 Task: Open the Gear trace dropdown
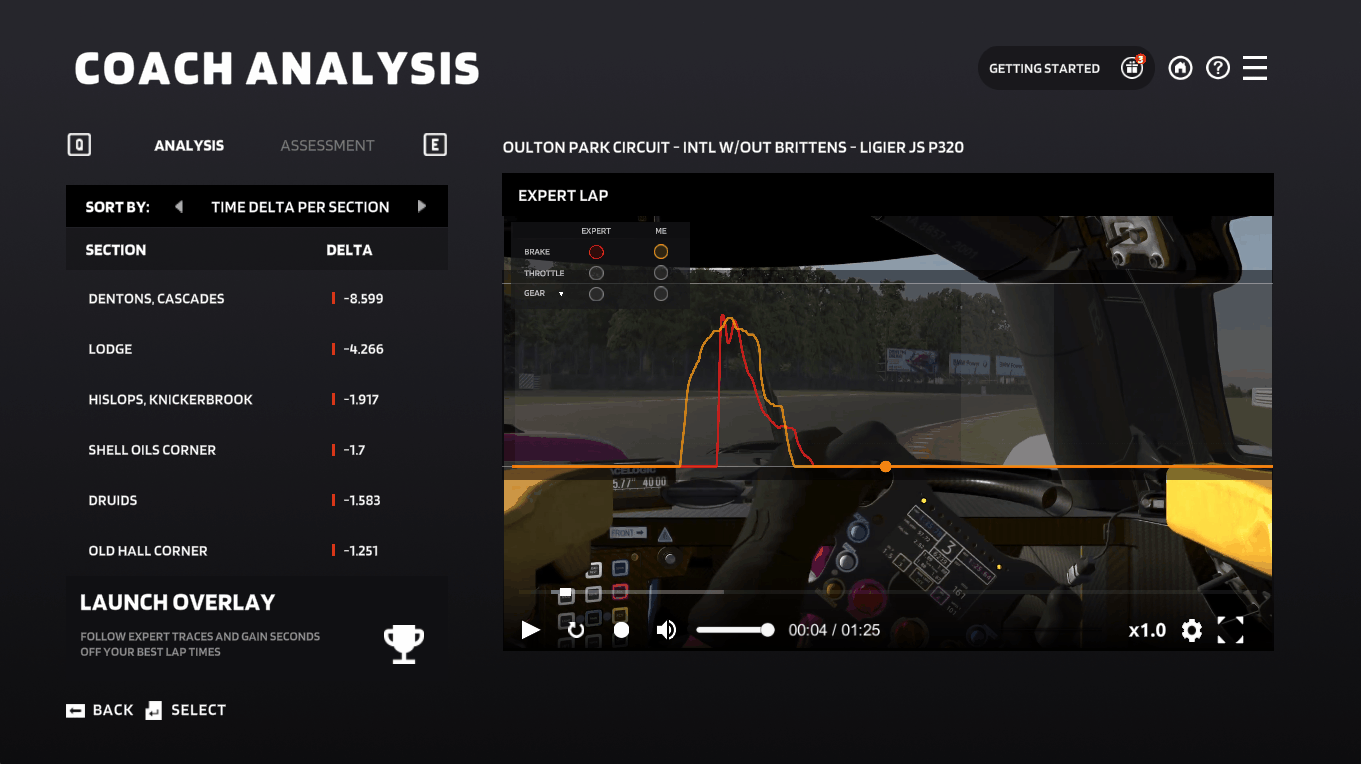point(559,293)
